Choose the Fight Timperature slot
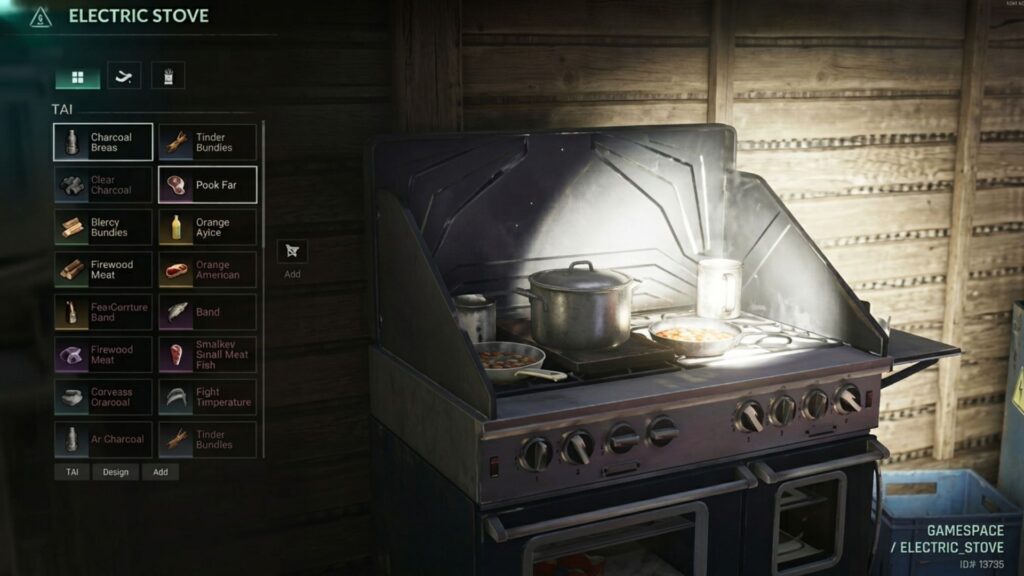This screenshot has width=1024, height=576. tap(207, 397)
